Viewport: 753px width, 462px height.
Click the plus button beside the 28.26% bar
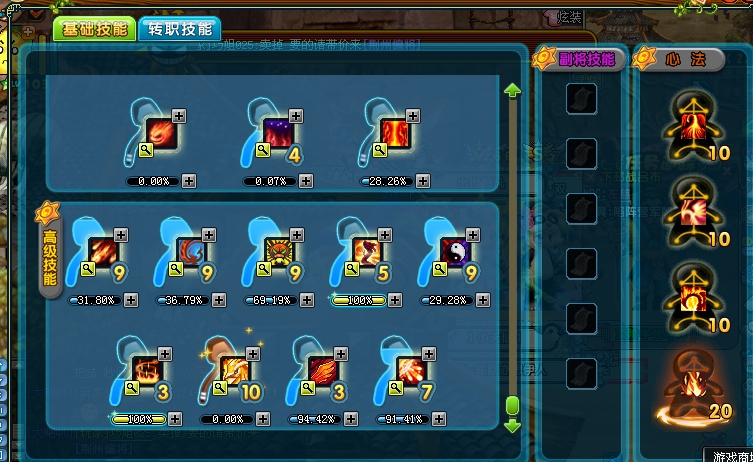(x=424, y=181)
